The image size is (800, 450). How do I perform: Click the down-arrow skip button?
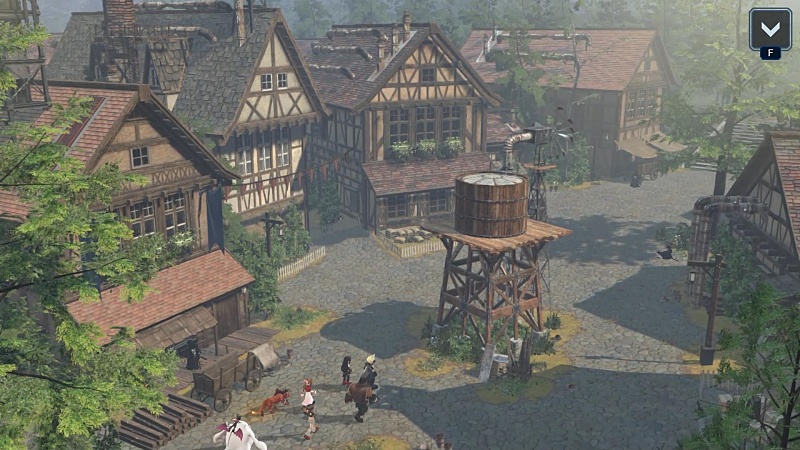770,29
